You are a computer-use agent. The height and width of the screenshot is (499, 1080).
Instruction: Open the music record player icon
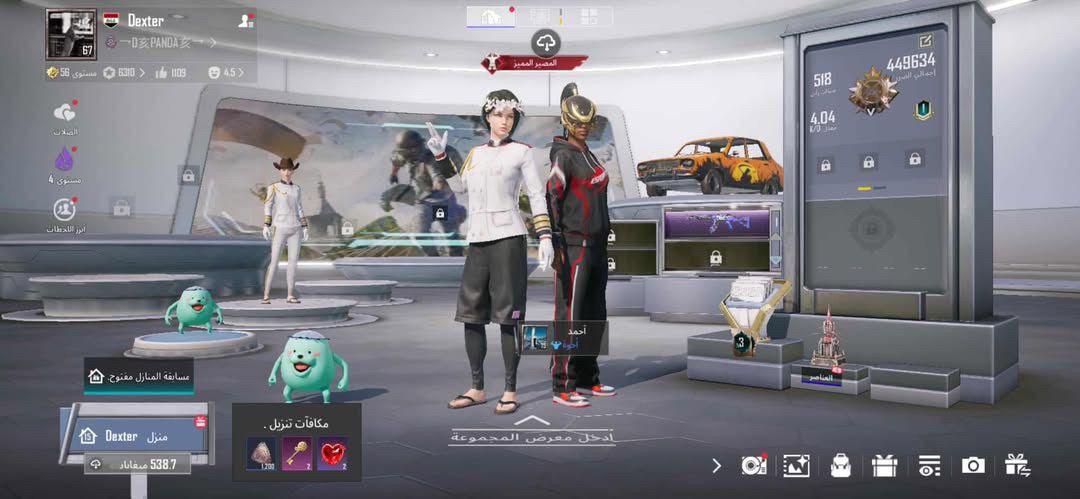[x=752, y=465]
